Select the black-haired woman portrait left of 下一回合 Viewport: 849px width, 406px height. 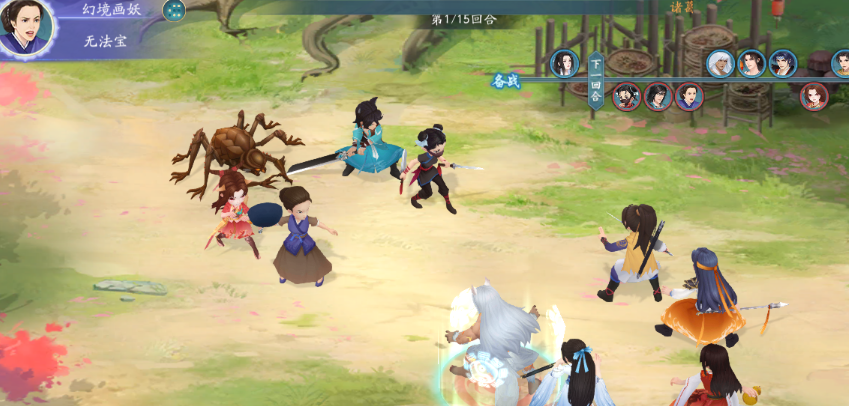[565, 64]
